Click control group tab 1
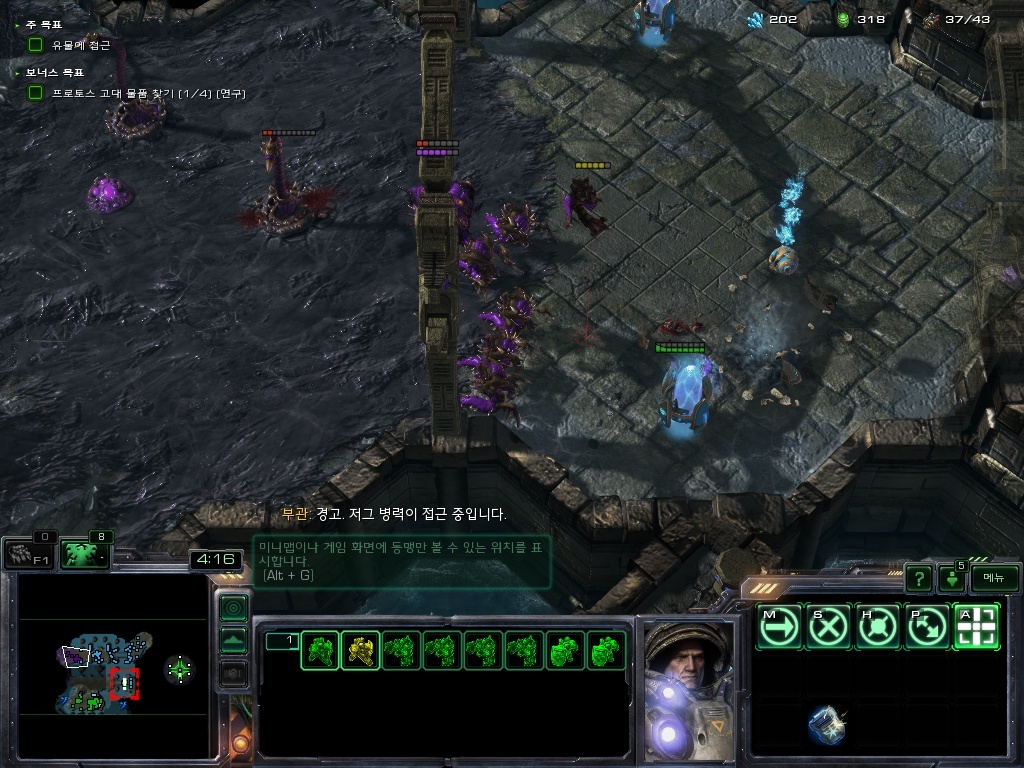This screenshot has height=768, width=1024. (x=281, y=641)
